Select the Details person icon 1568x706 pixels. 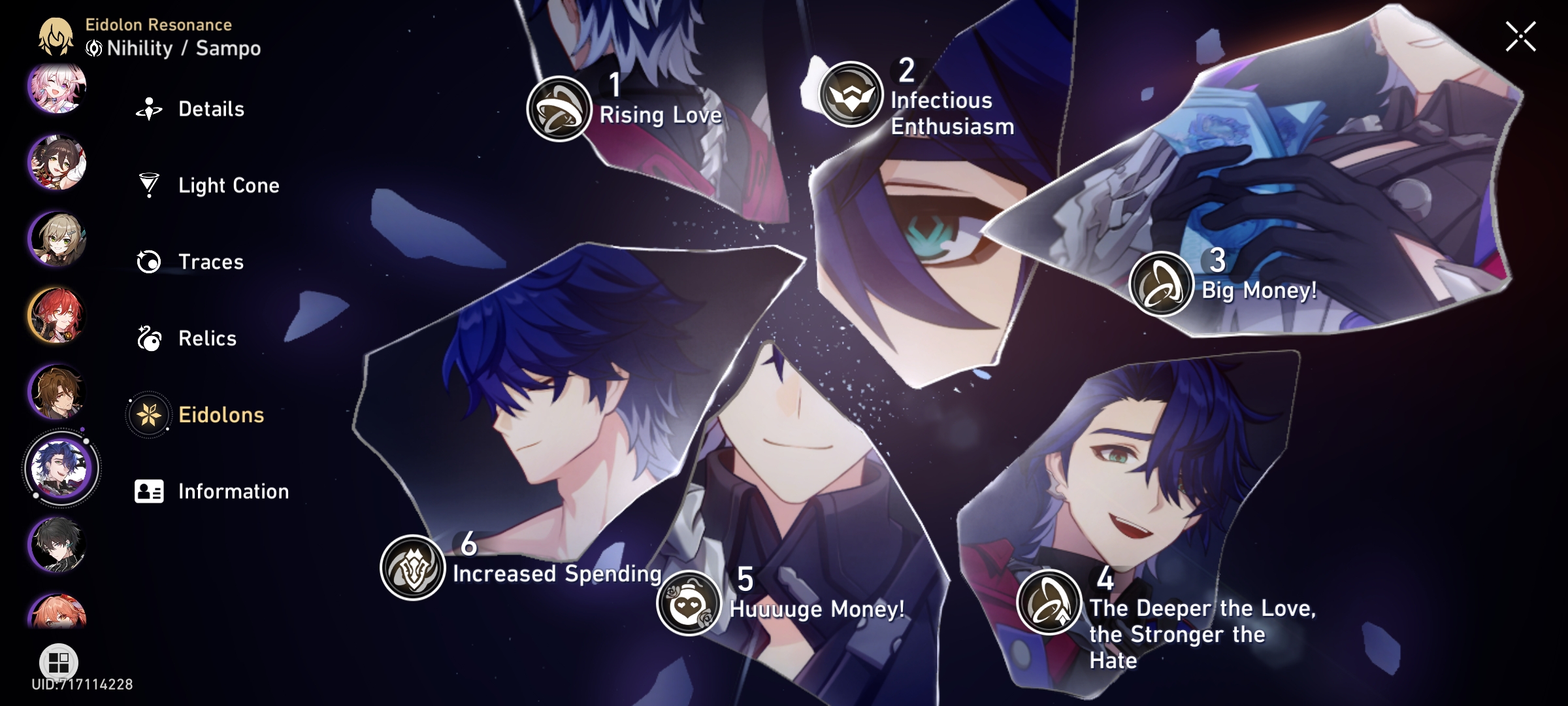click(150, 109)
